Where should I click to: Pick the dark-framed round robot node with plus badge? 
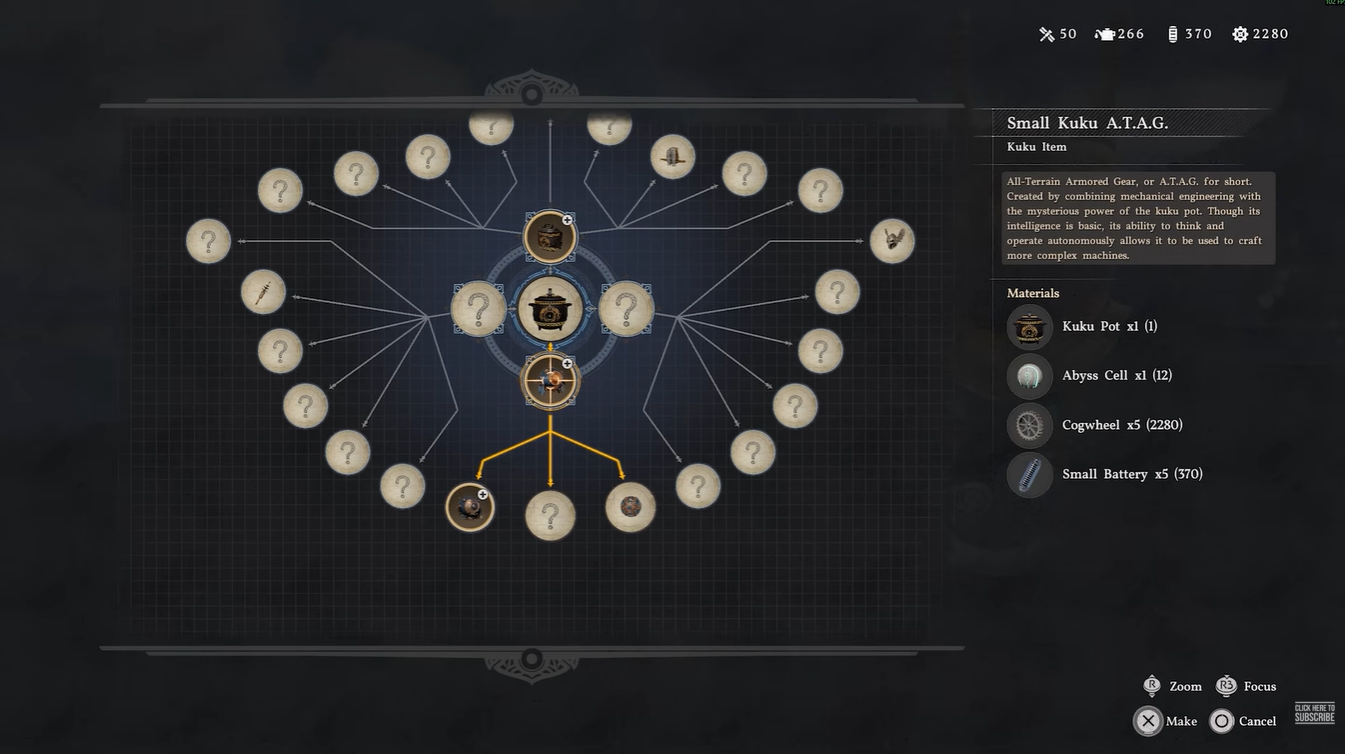click(470, 507)
